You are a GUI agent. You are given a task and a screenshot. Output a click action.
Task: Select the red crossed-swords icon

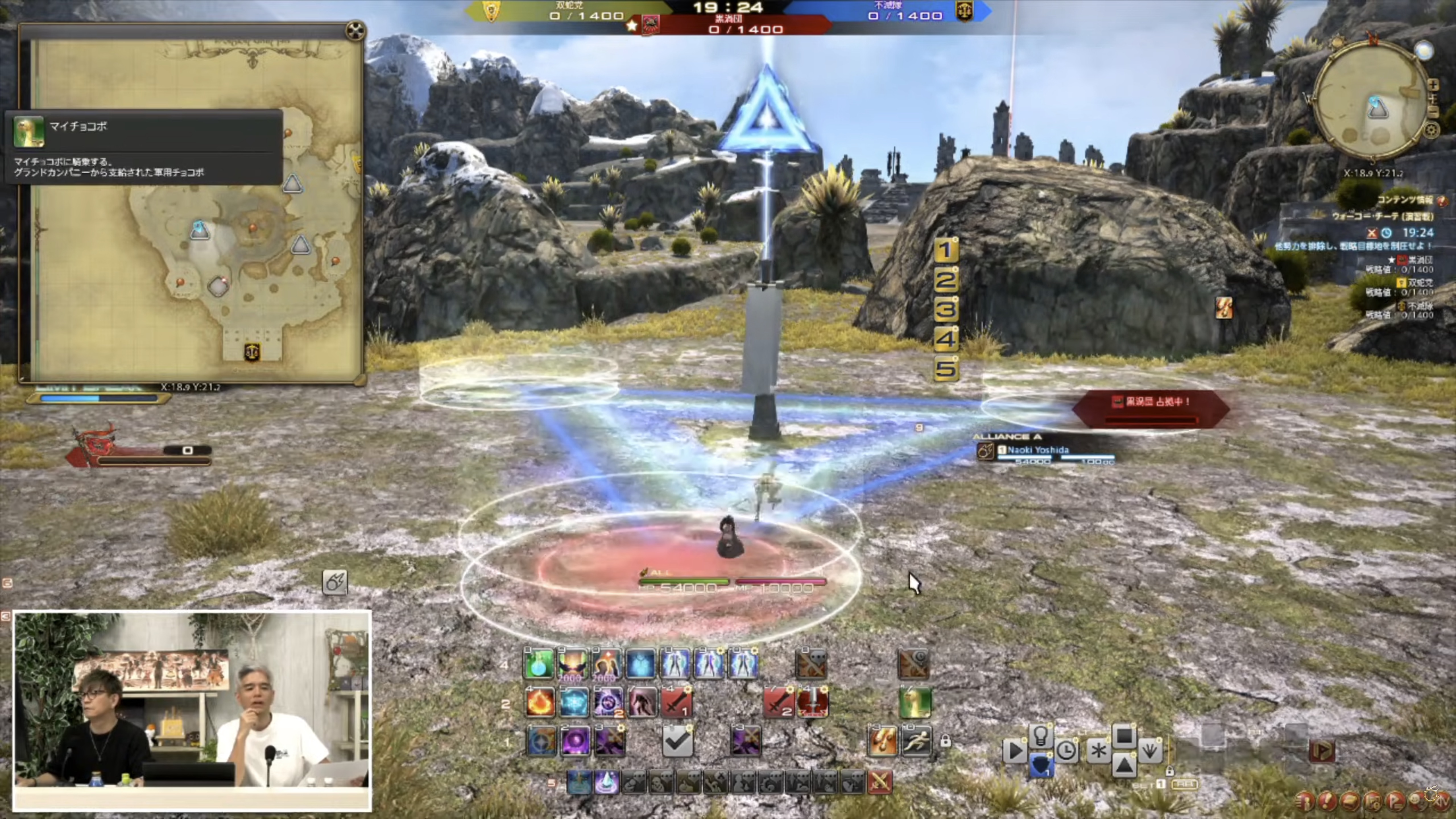pos(880,782)
